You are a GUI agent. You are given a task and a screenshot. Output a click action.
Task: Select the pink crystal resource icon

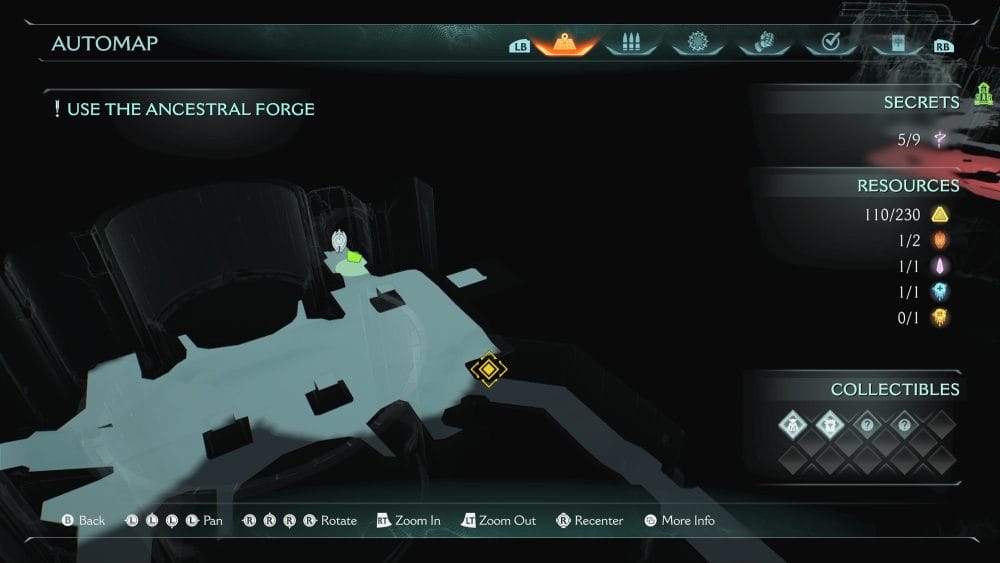point(939,266)
